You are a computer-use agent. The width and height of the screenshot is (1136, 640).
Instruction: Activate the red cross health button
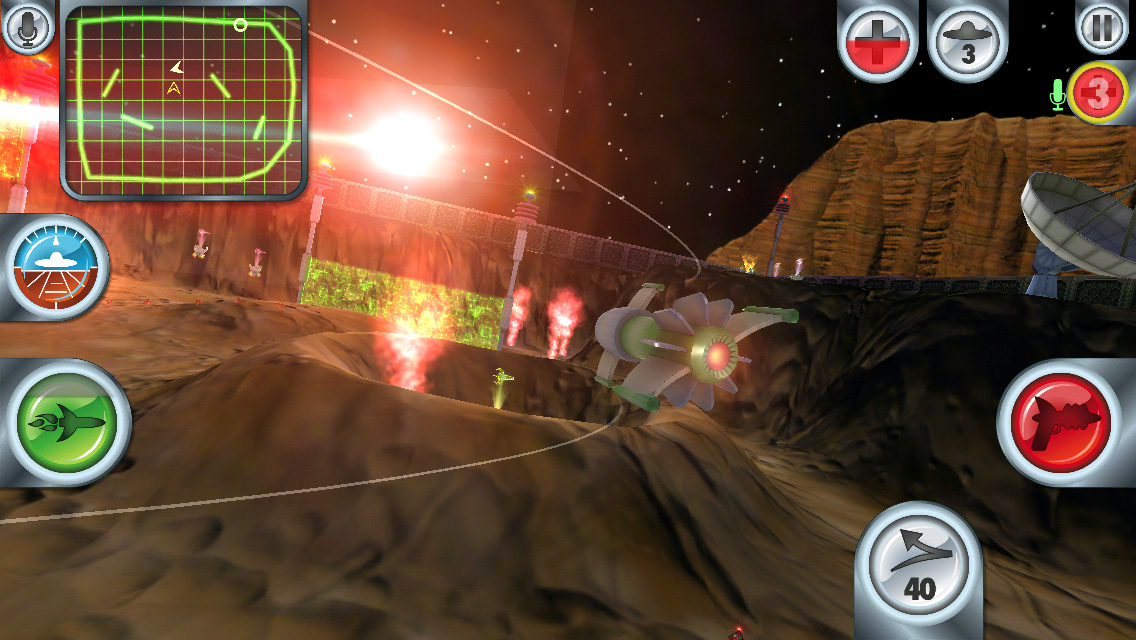coord(877,42)
